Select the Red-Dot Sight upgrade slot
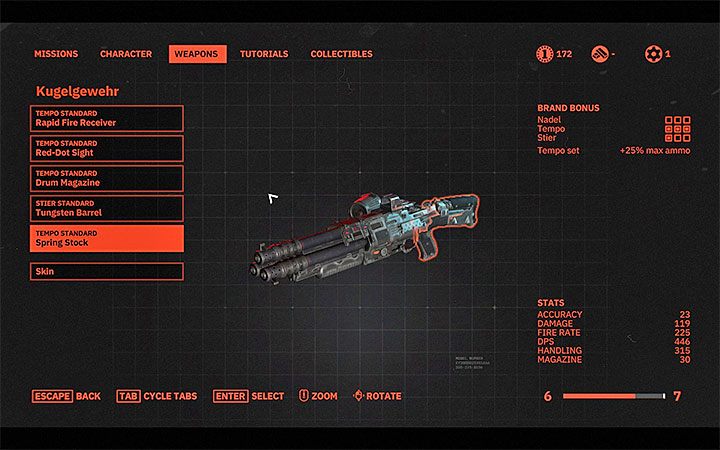The image size is (720, 450). (108, 148)
